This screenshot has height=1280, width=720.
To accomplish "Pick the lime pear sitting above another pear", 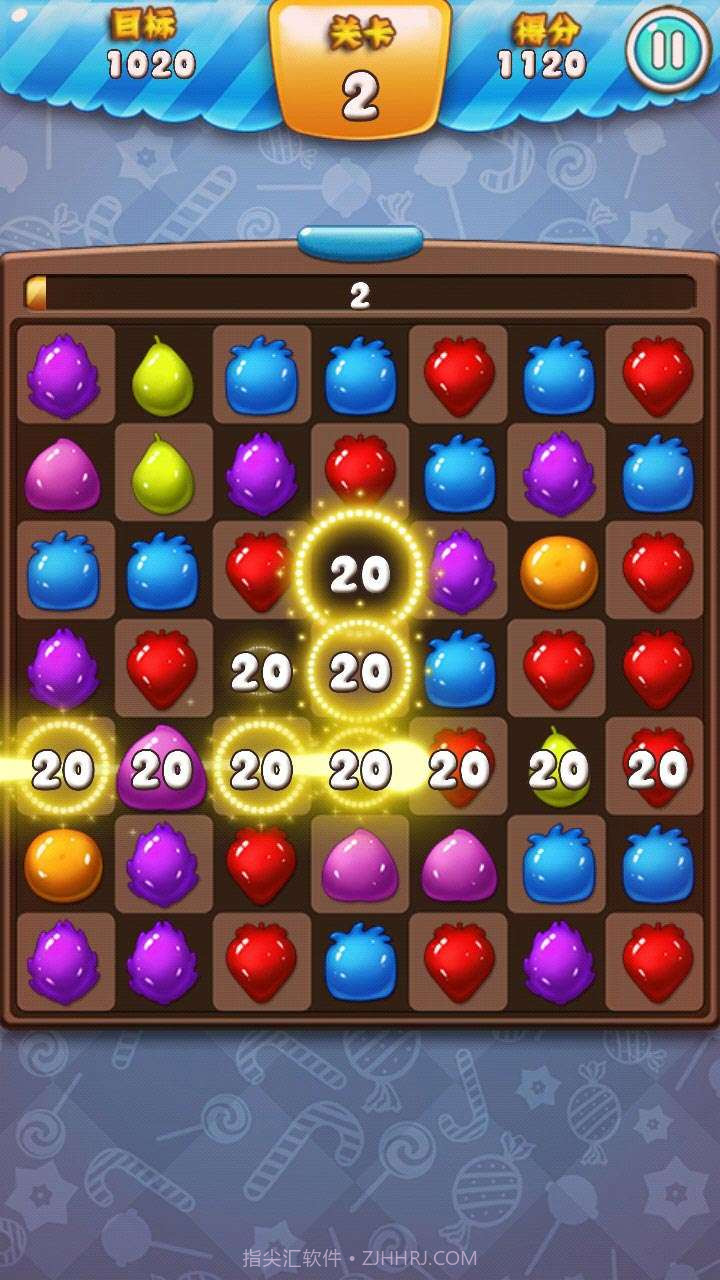I will (x=162, y=377).
